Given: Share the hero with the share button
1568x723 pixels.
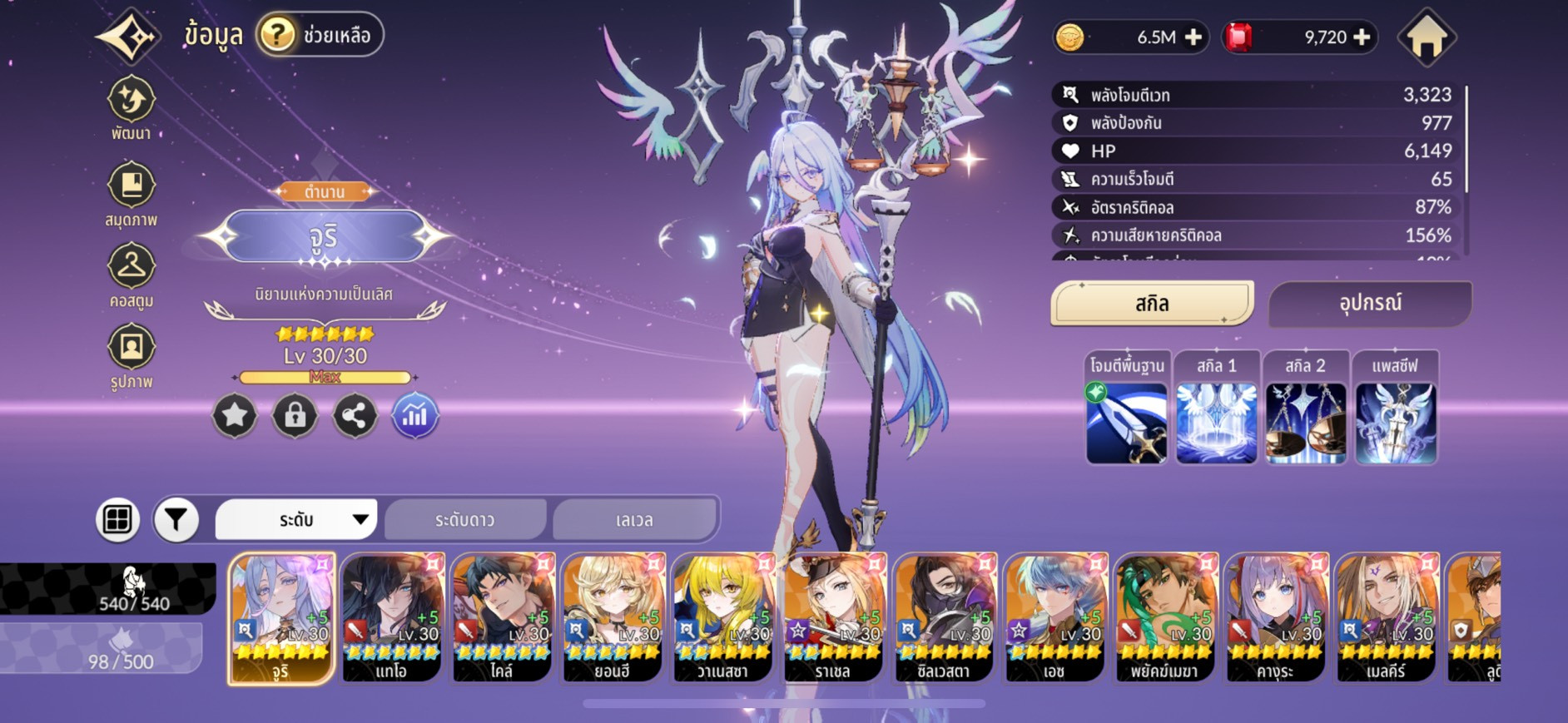Looking at the screenshot, I should [355, 415].
